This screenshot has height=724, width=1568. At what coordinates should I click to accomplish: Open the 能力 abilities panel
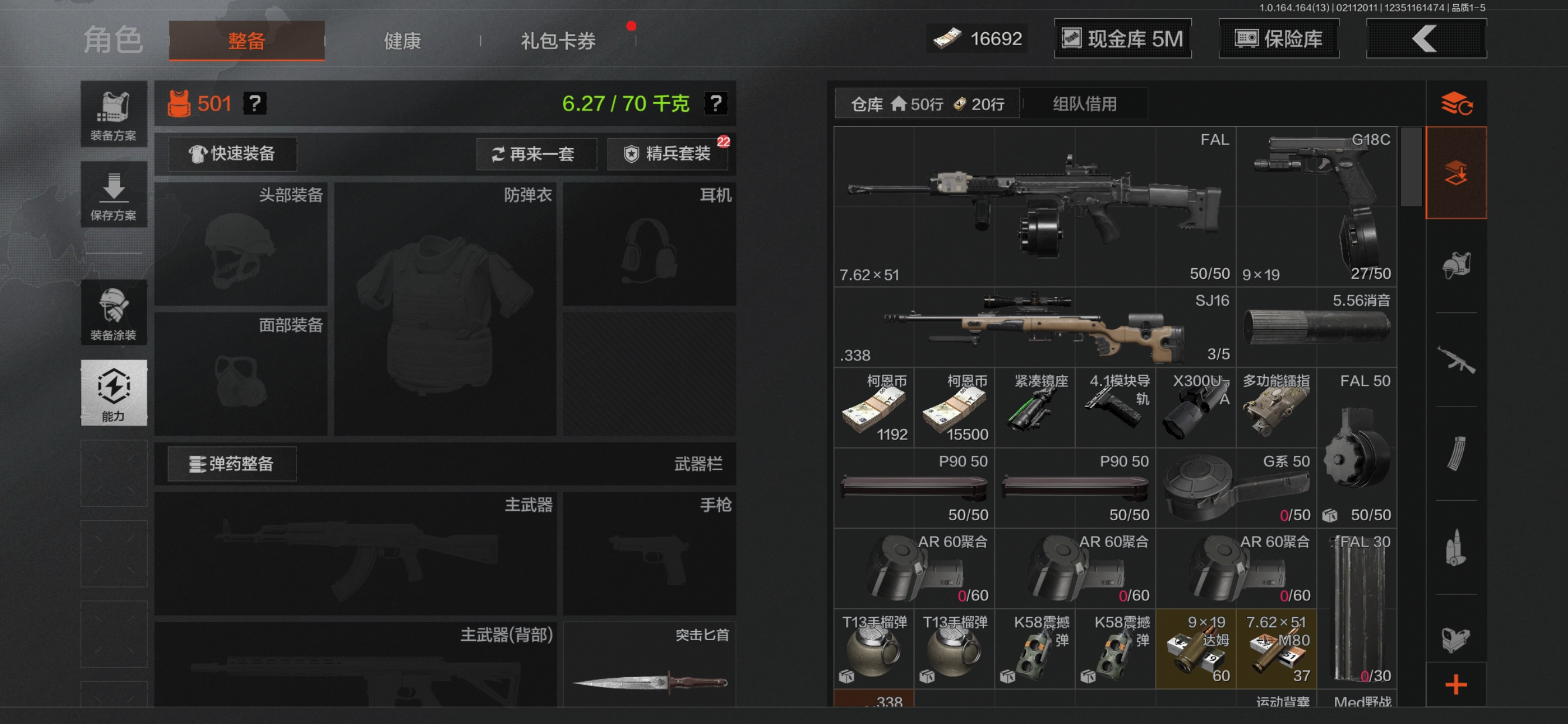click(x=114, y=392)
